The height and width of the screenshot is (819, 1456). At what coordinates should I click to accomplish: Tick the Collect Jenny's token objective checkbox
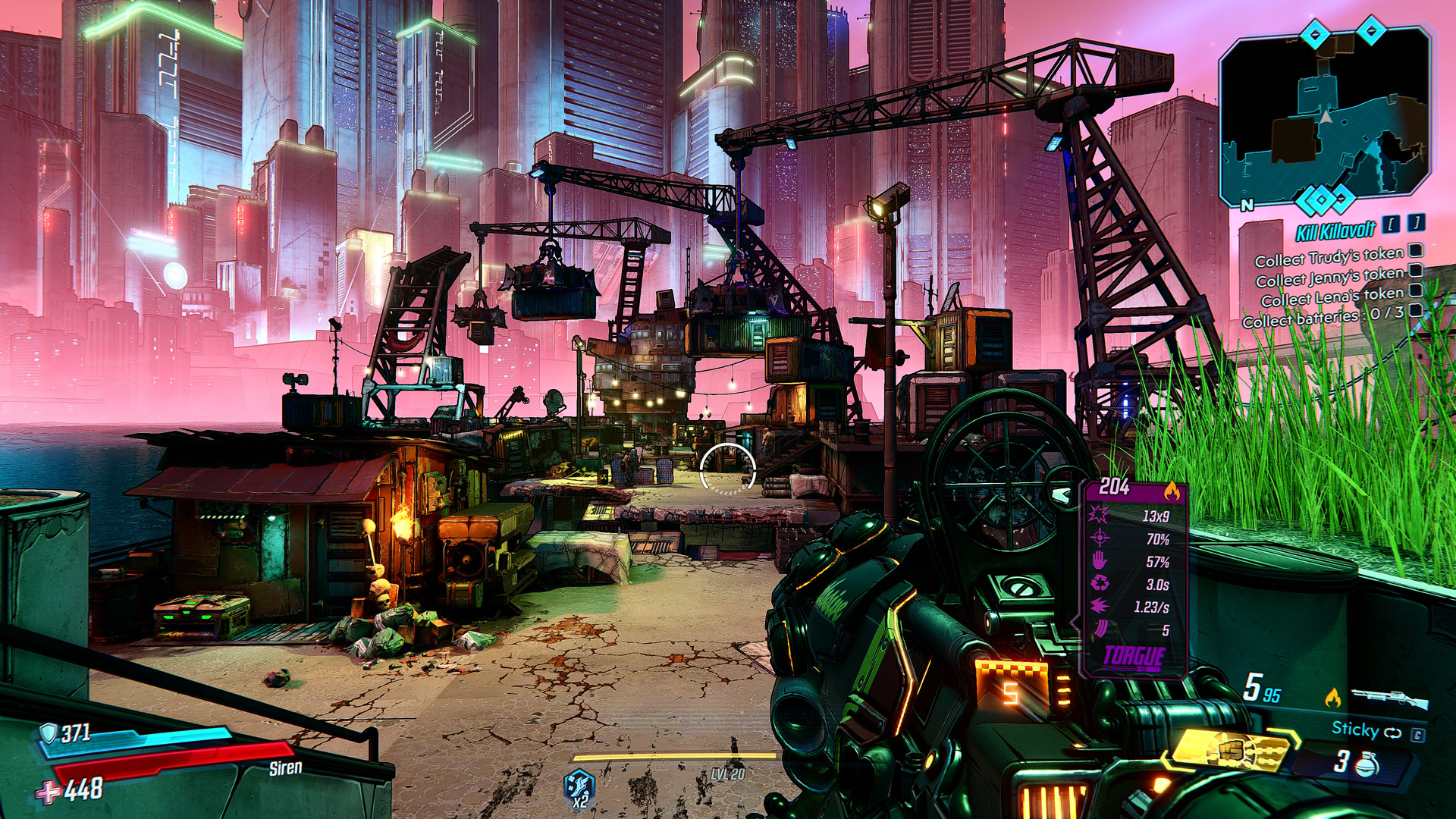pyautogui.click(x=1416, y=270)
